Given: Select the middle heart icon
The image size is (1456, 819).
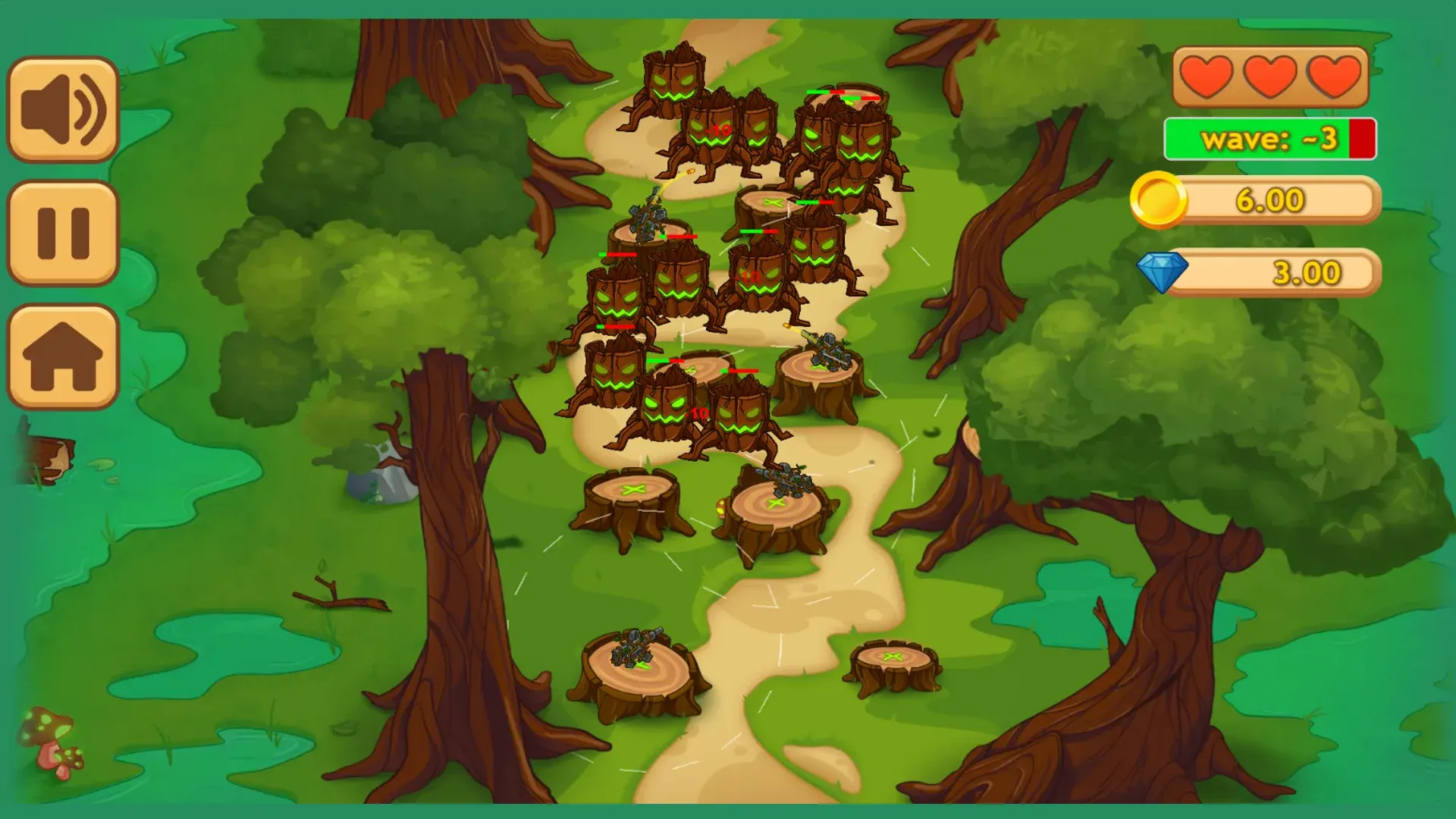Looking at the screenshot, I should point(1269,77).
